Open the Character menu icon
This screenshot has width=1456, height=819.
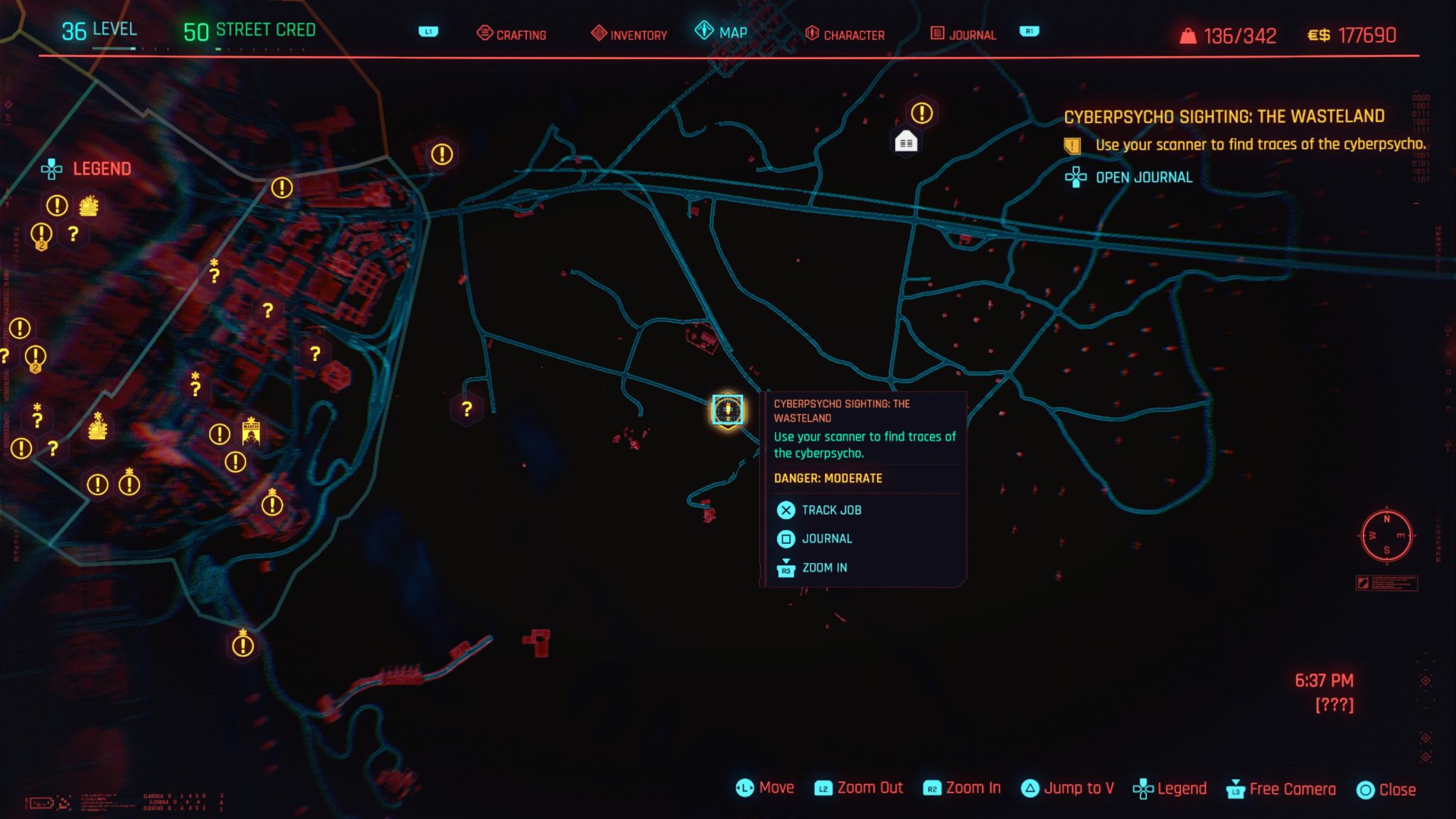pyautogui.click(x=811, y=32)
